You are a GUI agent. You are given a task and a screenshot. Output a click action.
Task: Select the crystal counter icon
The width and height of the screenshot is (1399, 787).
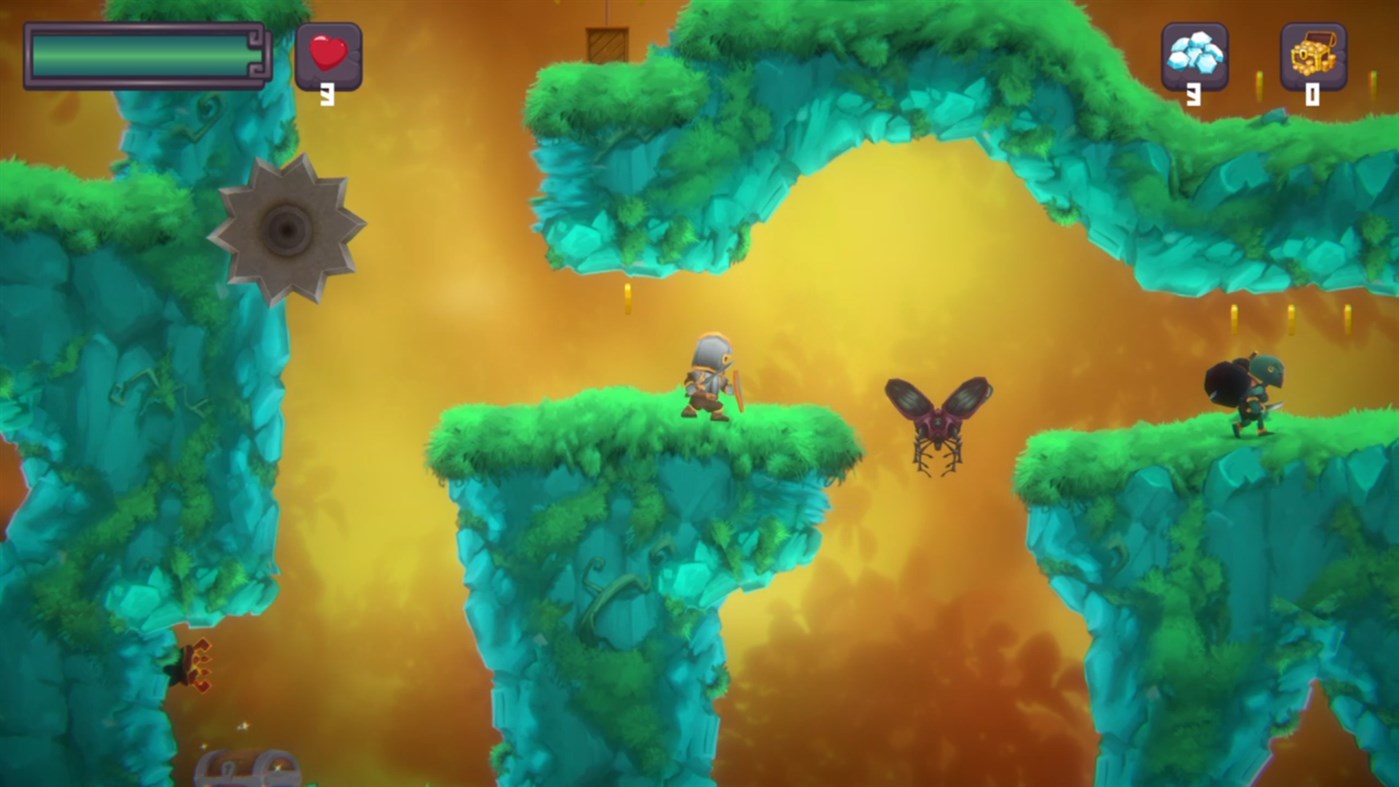[x=1194, y=55]
